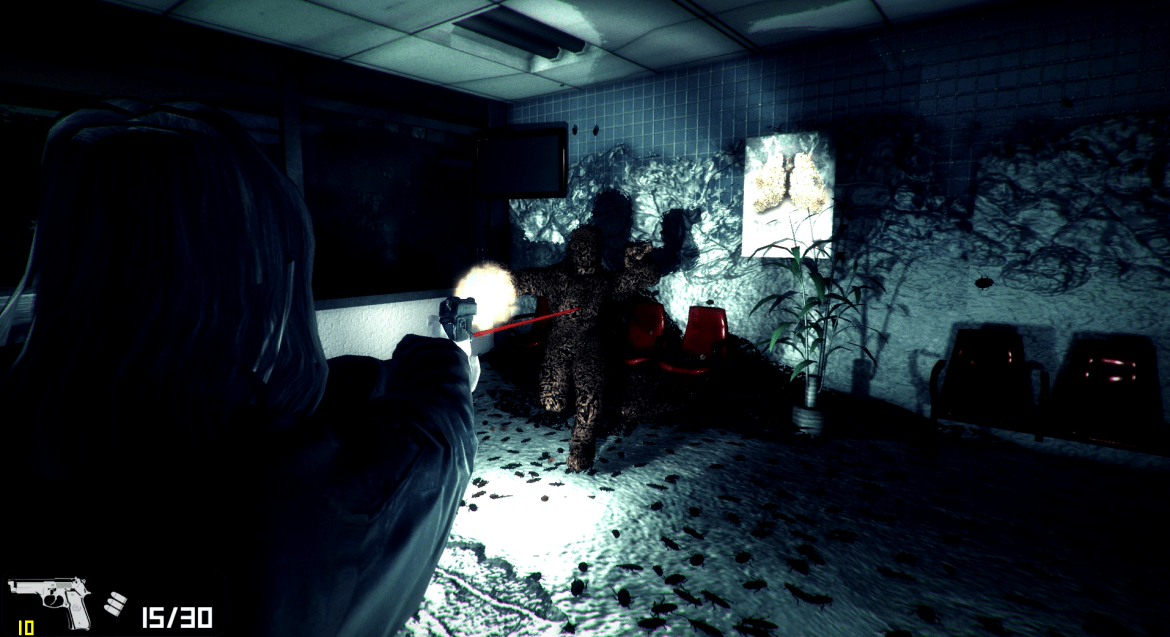Viewport: 1170px width, 637px height.
Task: Click the ammo magazines icon
Action: click(x=116, y=604)
